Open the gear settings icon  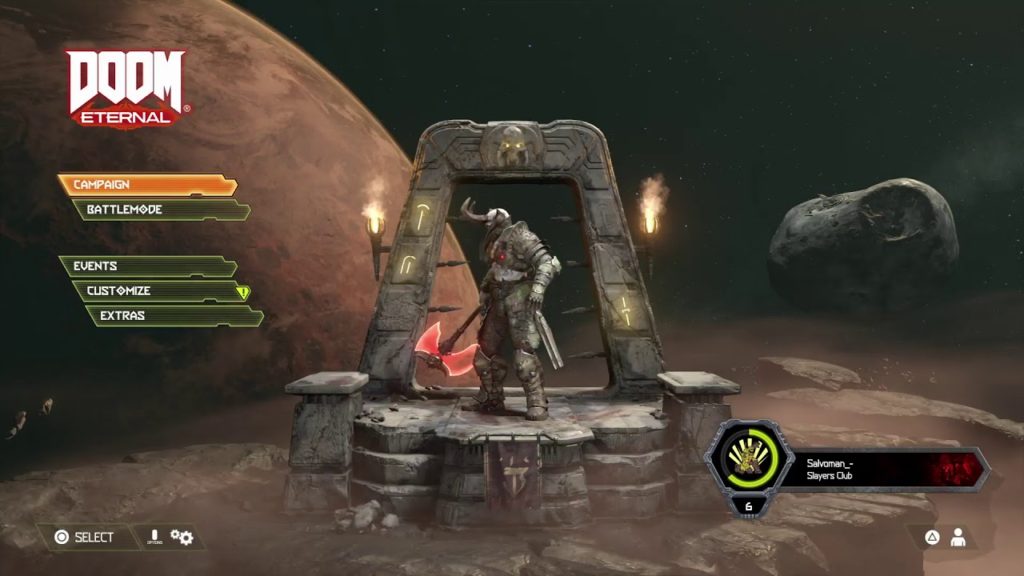(182, 537)
